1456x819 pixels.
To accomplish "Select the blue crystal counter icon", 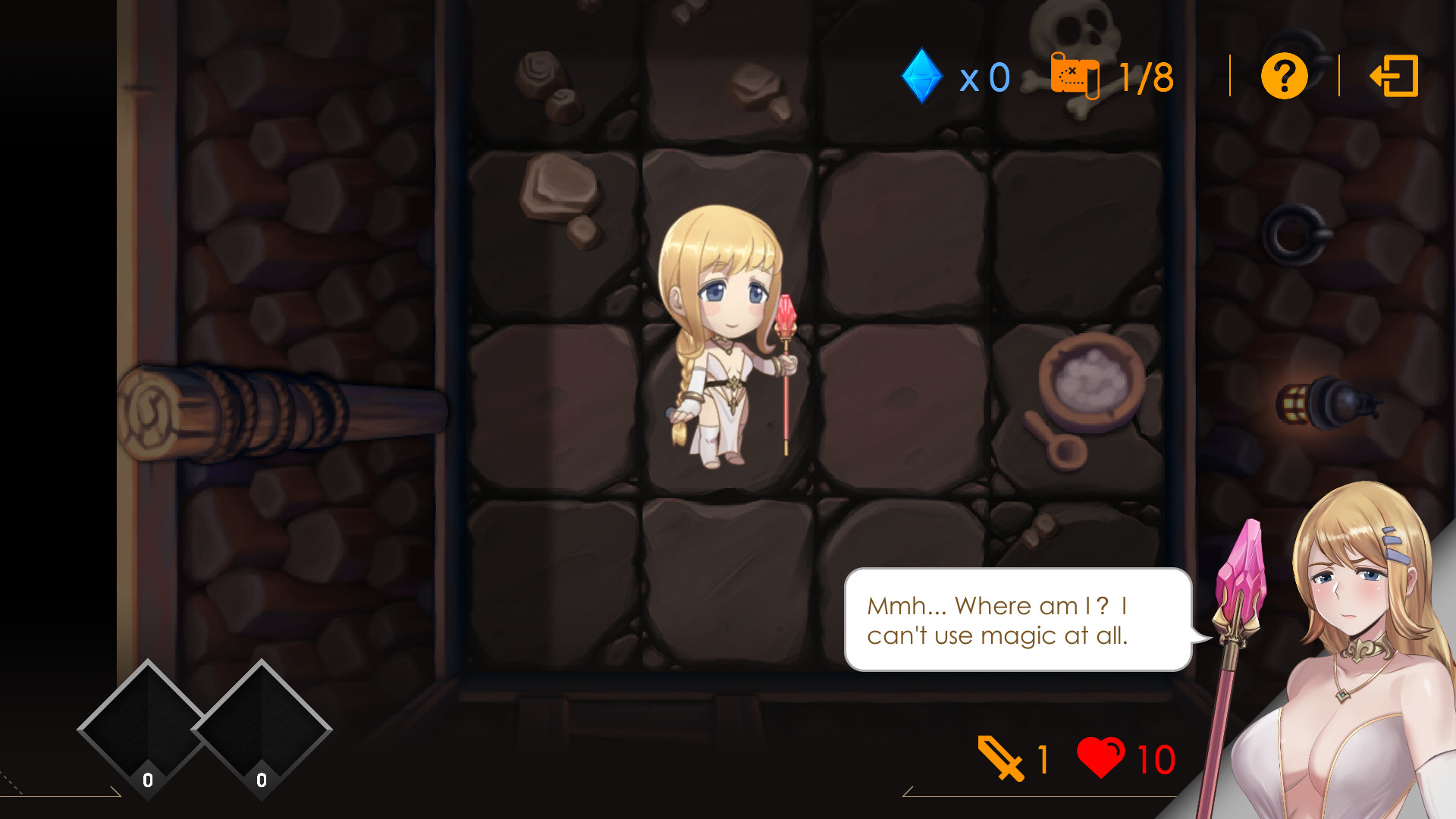I will [921, 75].
